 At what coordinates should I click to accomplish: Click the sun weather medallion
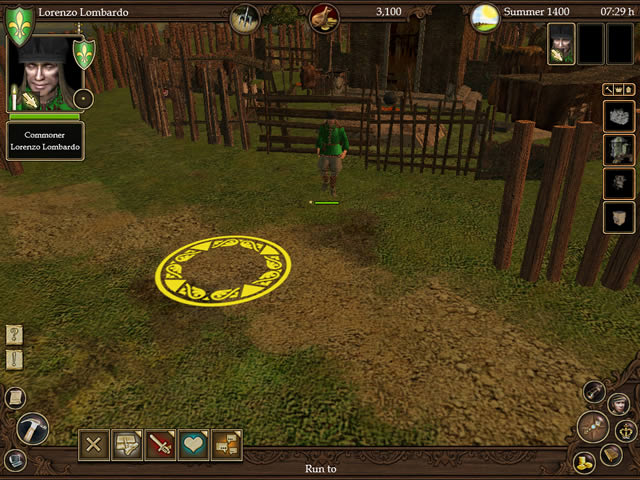pos(485,17)
